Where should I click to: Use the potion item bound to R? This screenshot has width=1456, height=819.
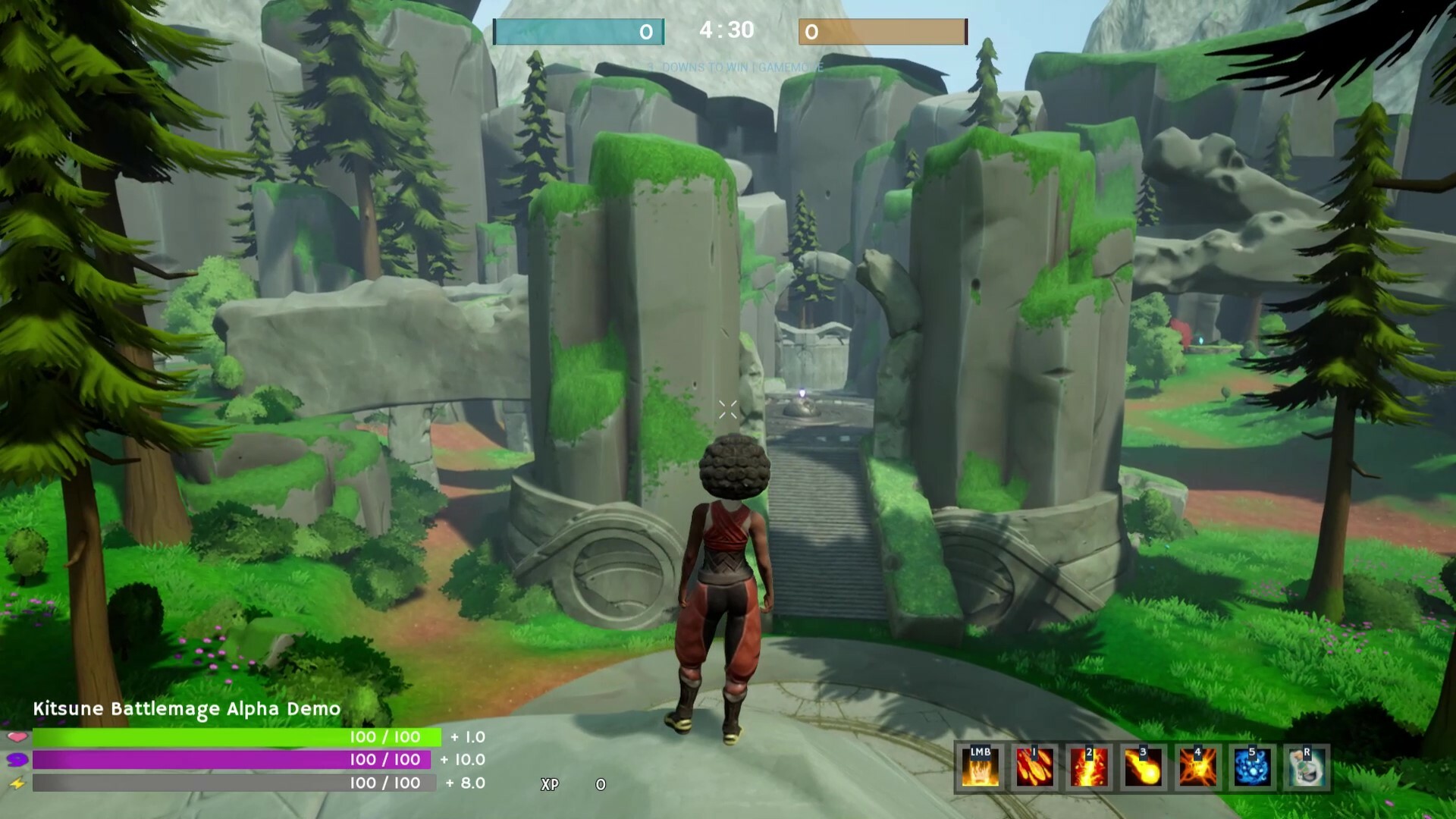tap(1307, 767)
